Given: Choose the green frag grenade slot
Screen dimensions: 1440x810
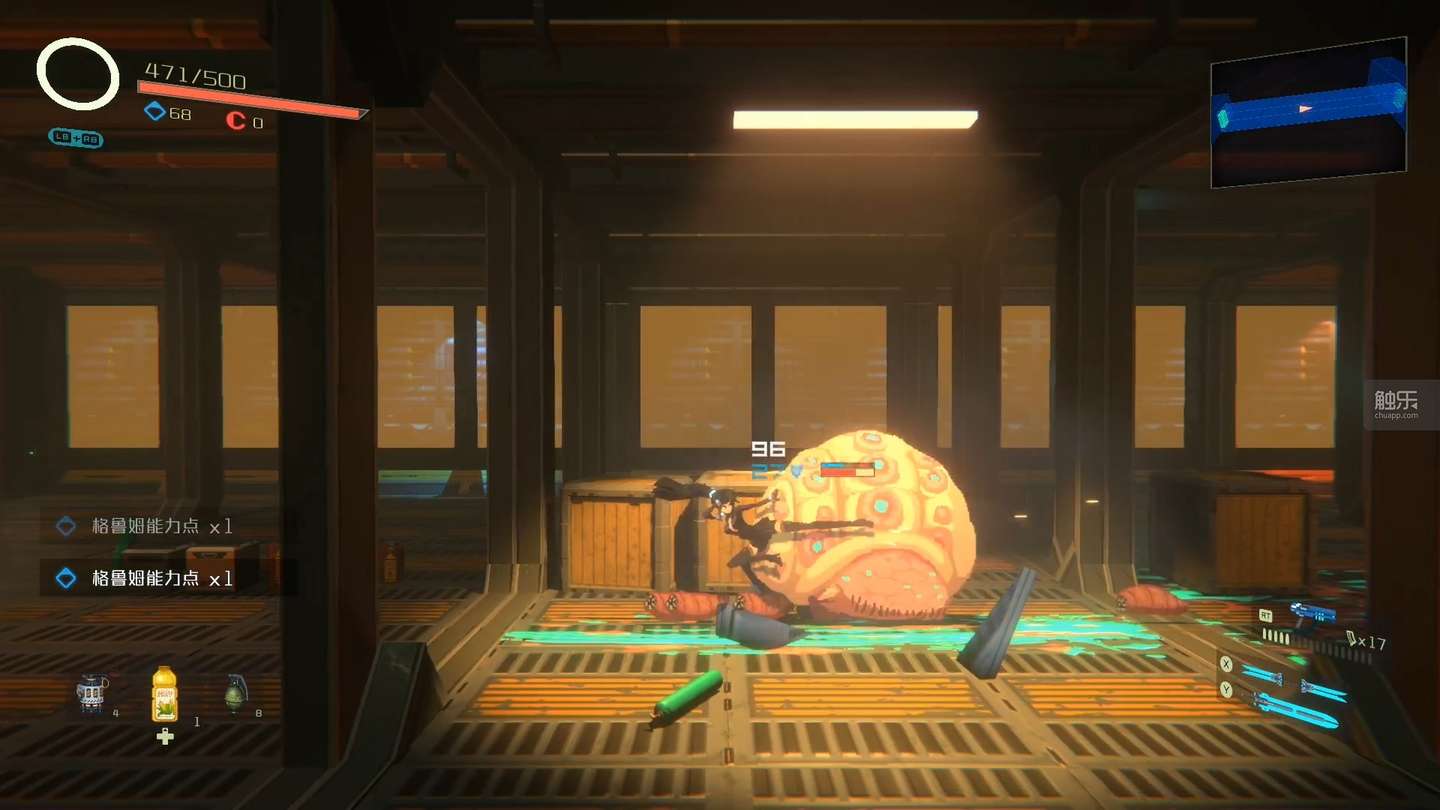Looking at the screenshot, I should 234,693.
